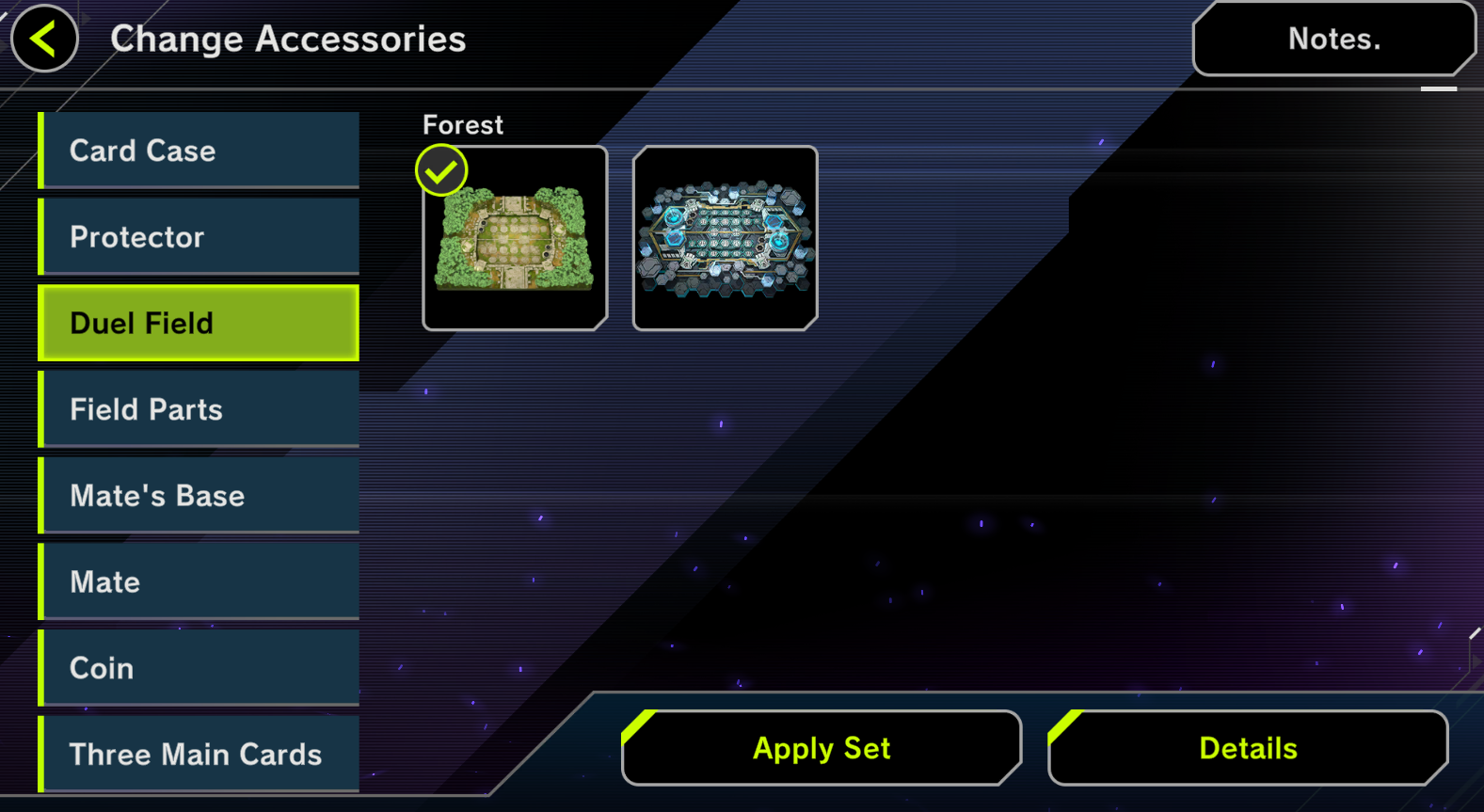
Task: Click the Apply Set button
Action: point(822,748)
